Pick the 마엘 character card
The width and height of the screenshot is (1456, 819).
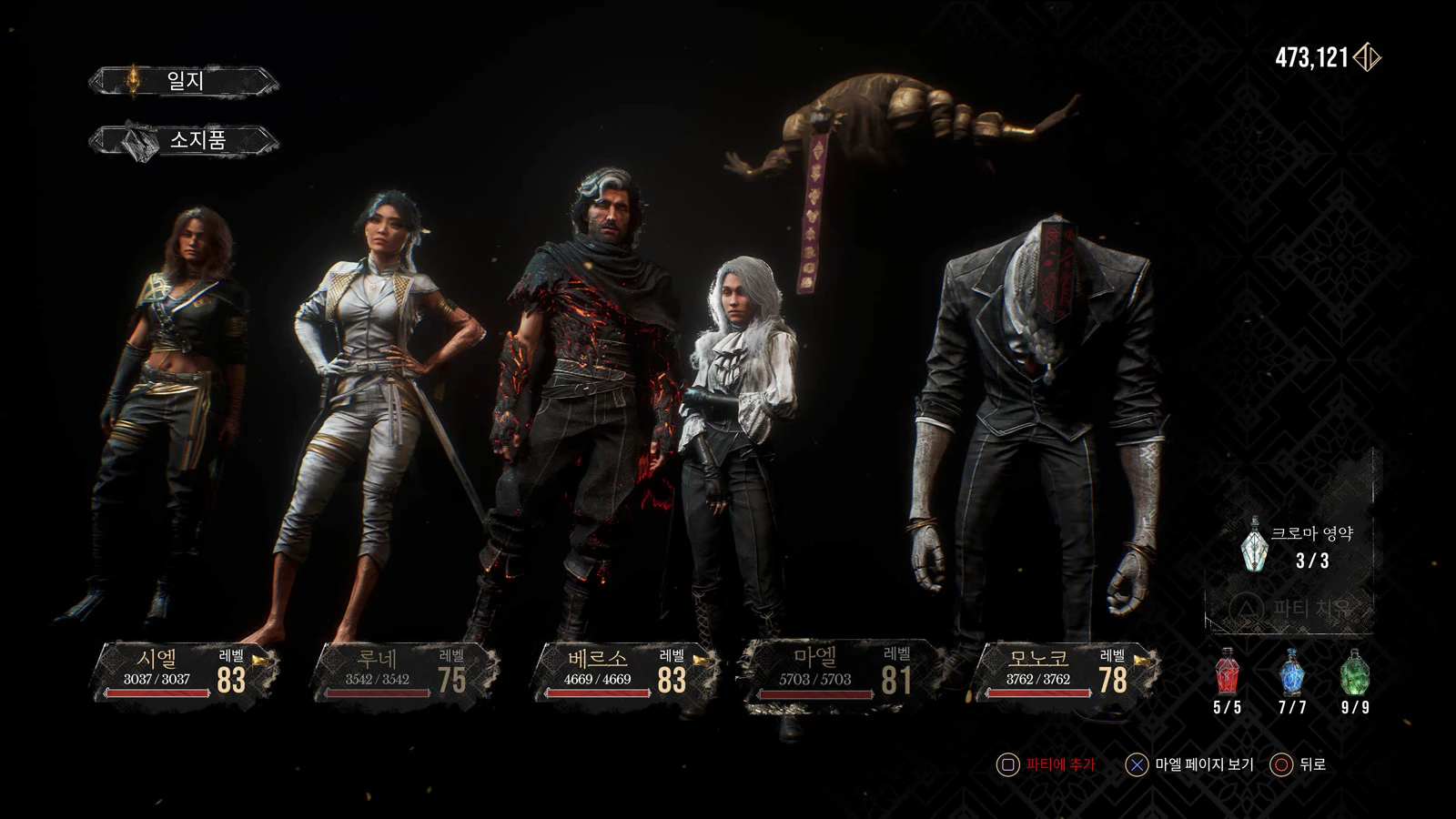[833, 672]
